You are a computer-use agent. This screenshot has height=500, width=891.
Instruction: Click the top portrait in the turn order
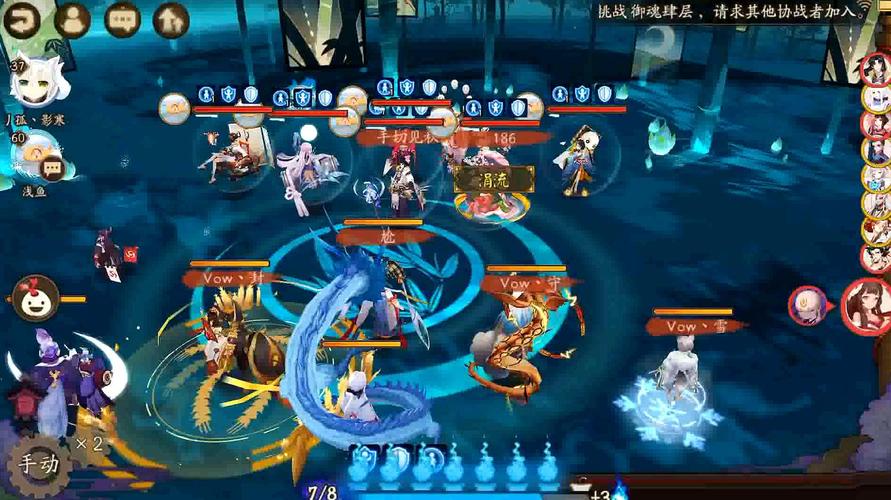click(876, 71)
